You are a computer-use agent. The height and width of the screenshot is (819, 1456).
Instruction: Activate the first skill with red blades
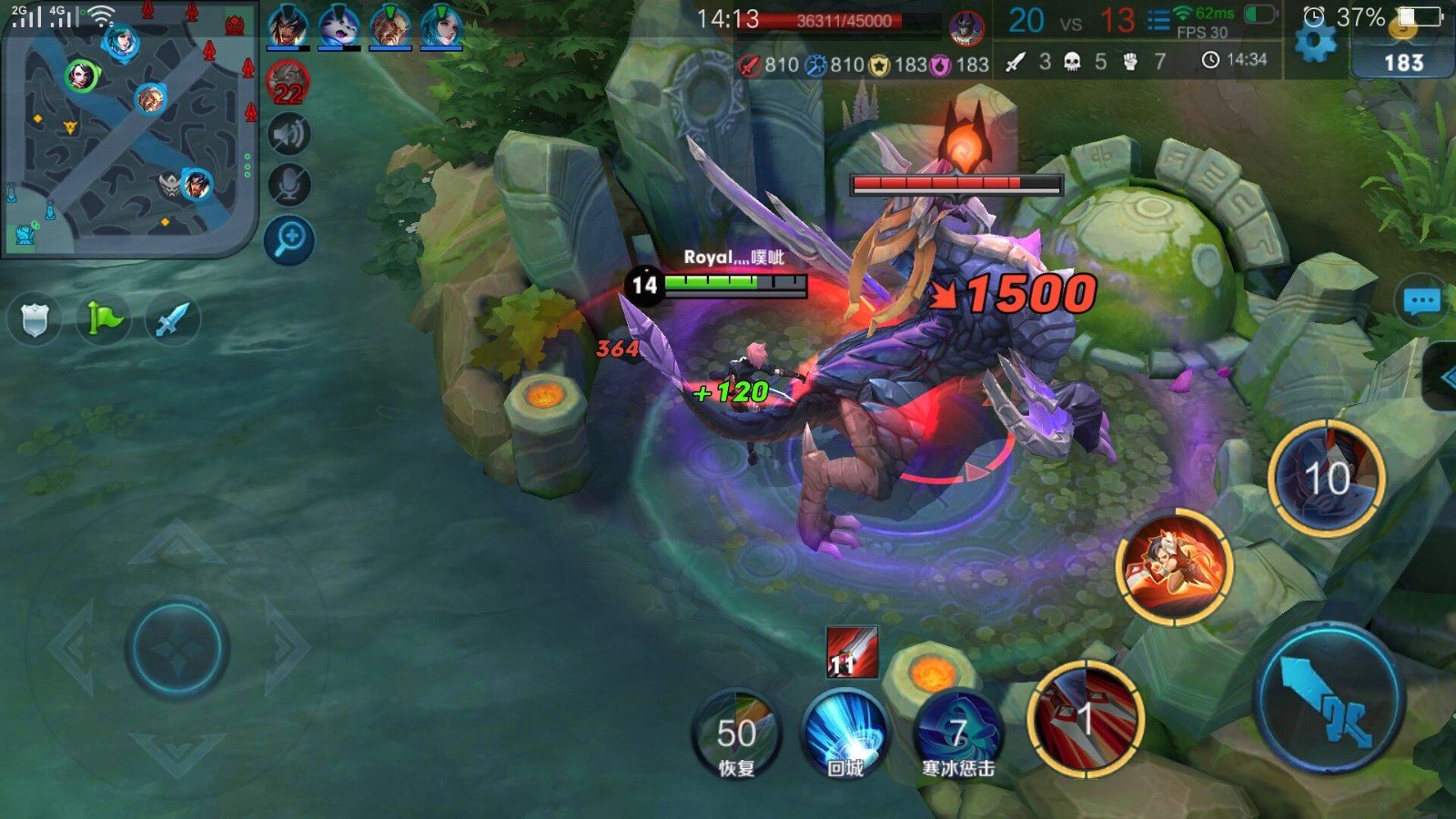[x=1085, y=719]
